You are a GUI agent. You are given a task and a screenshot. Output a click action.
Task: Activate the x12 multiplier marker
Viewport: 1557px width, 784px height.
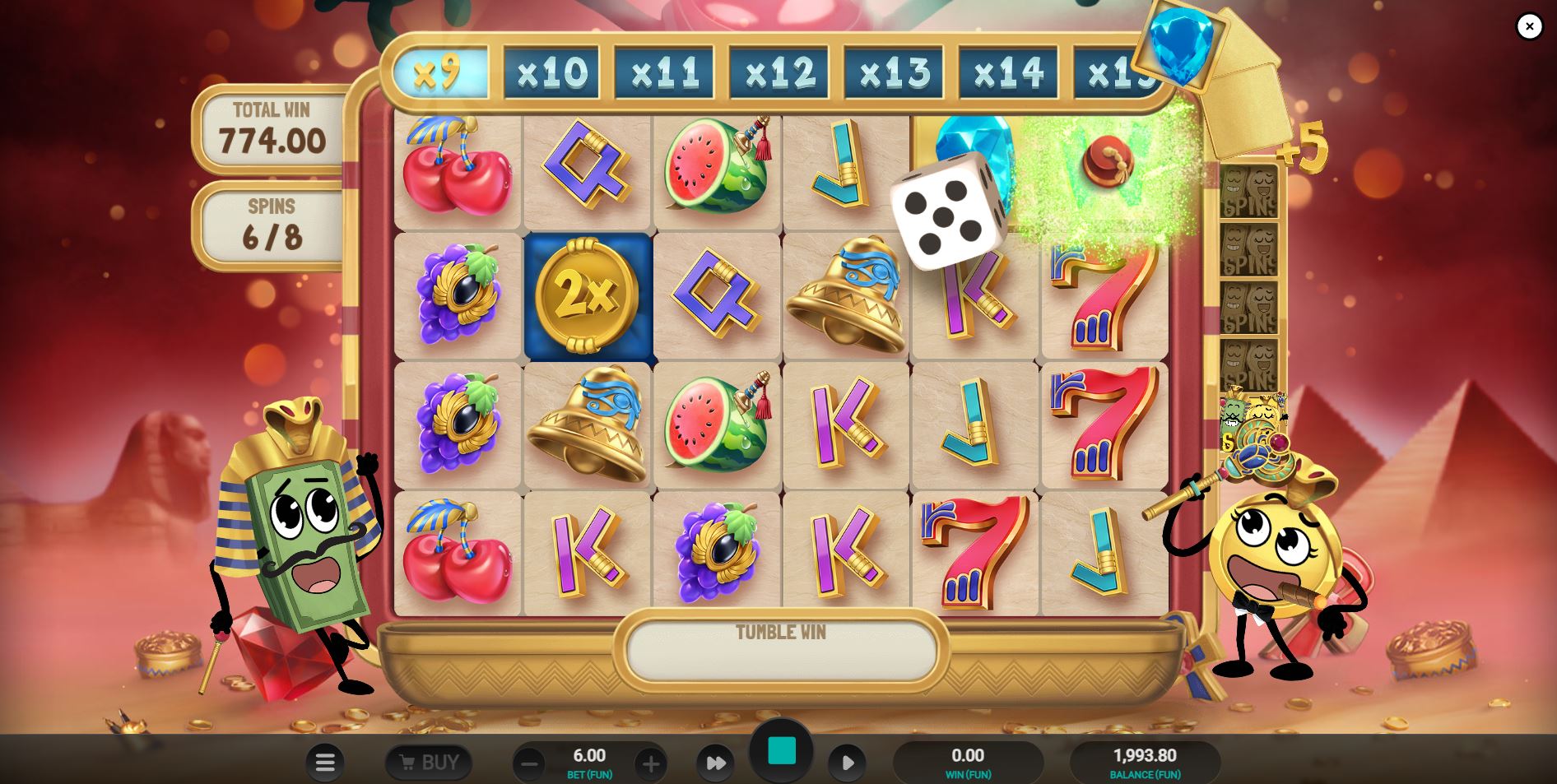coord(778,71)
